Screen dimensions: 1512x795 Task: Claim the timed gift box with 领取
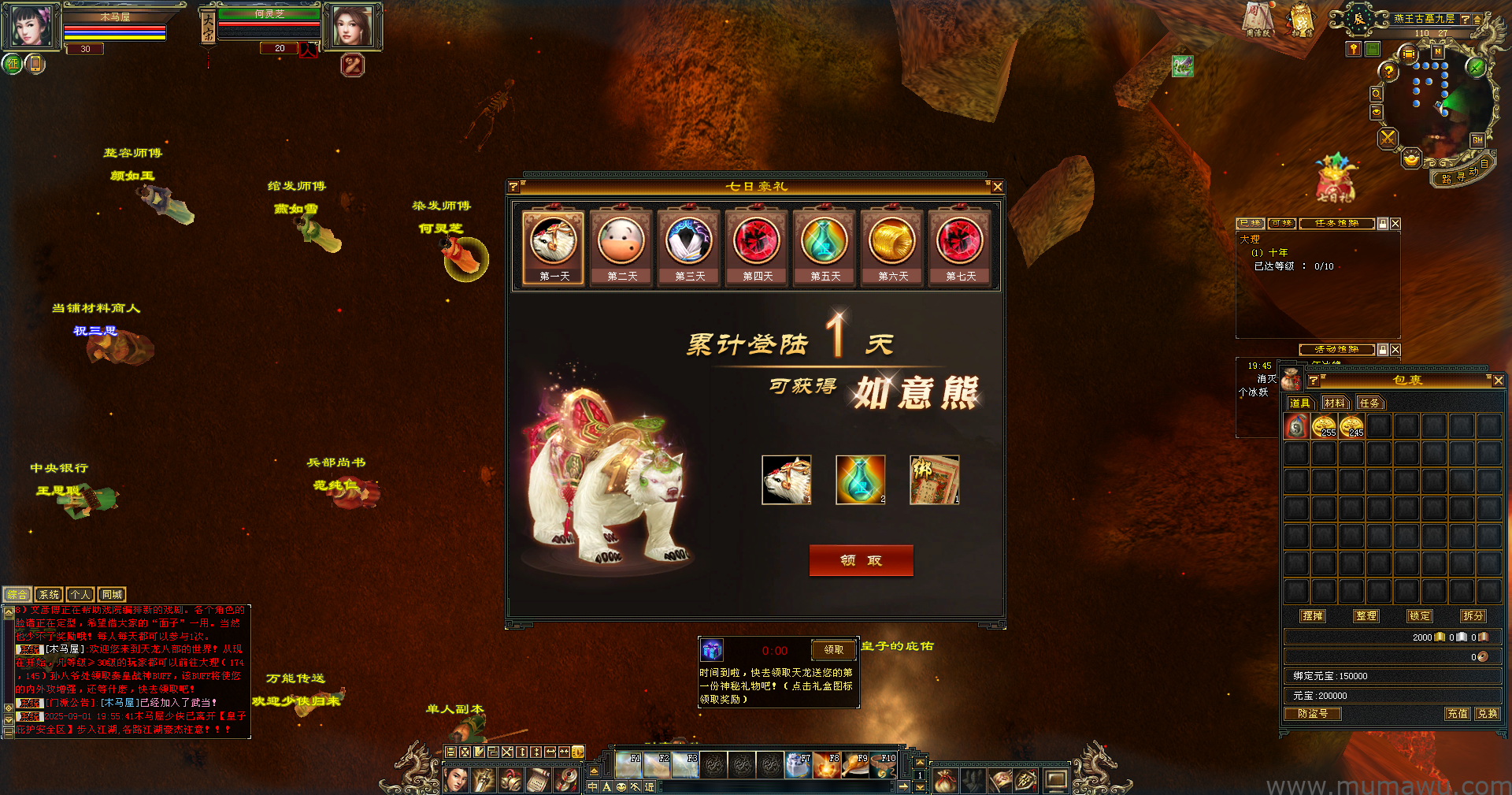pyautogui.click(x=833, y=650)
